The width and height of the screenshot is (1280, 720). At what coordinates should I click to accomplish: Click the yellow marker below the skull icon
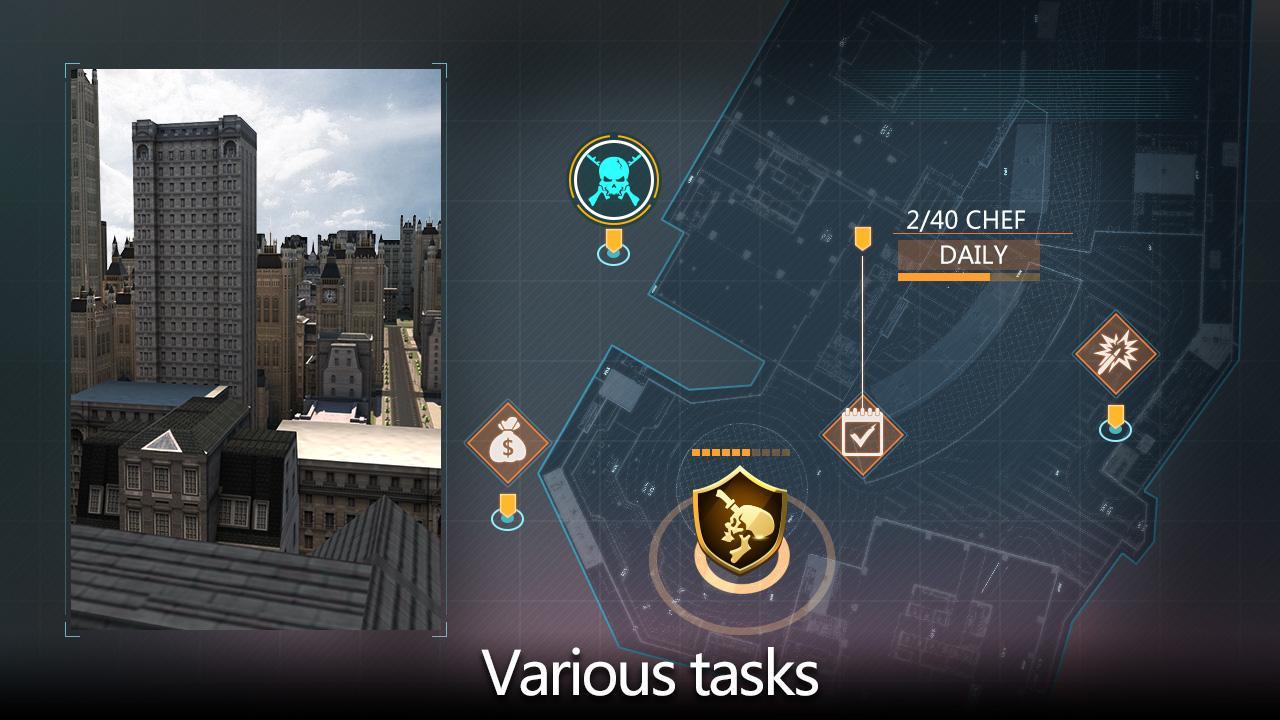[x=614, y=240]
